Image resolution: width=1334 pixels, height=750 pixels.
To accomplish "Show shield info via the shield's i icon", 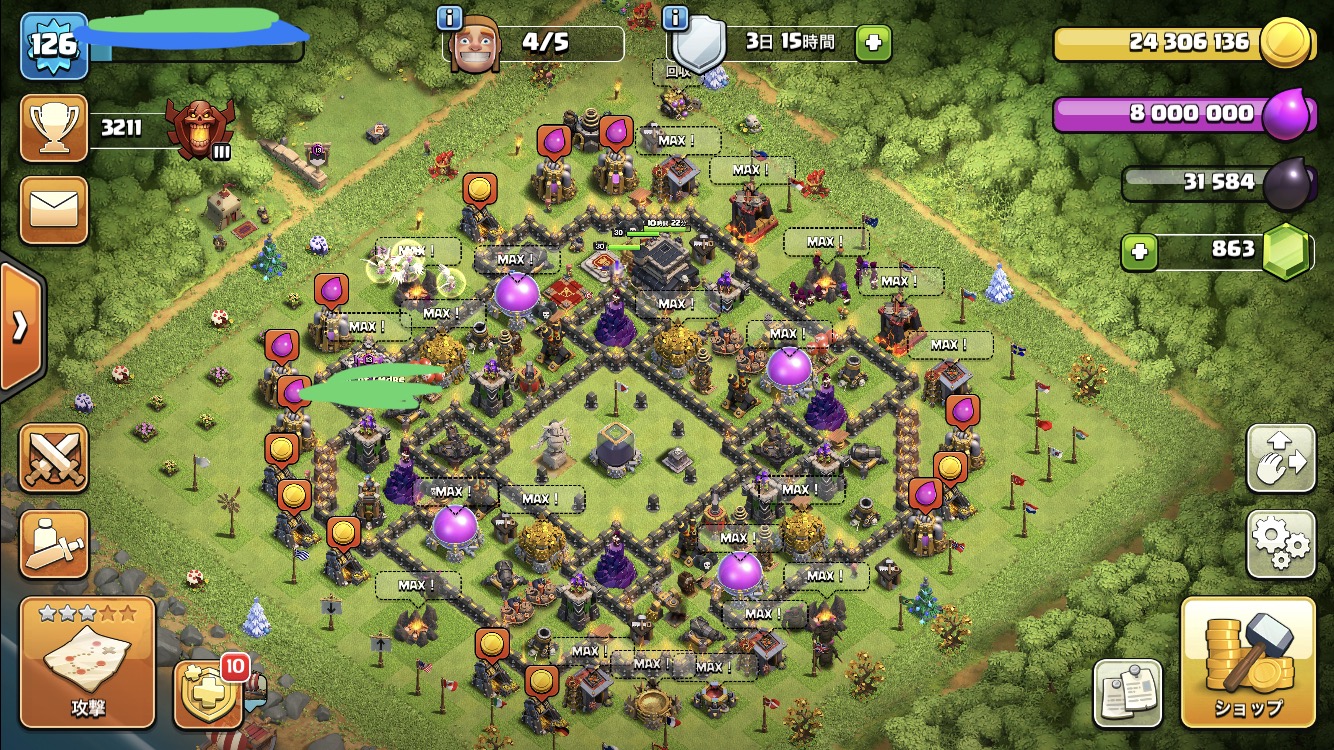I will [x=676, y=17].
